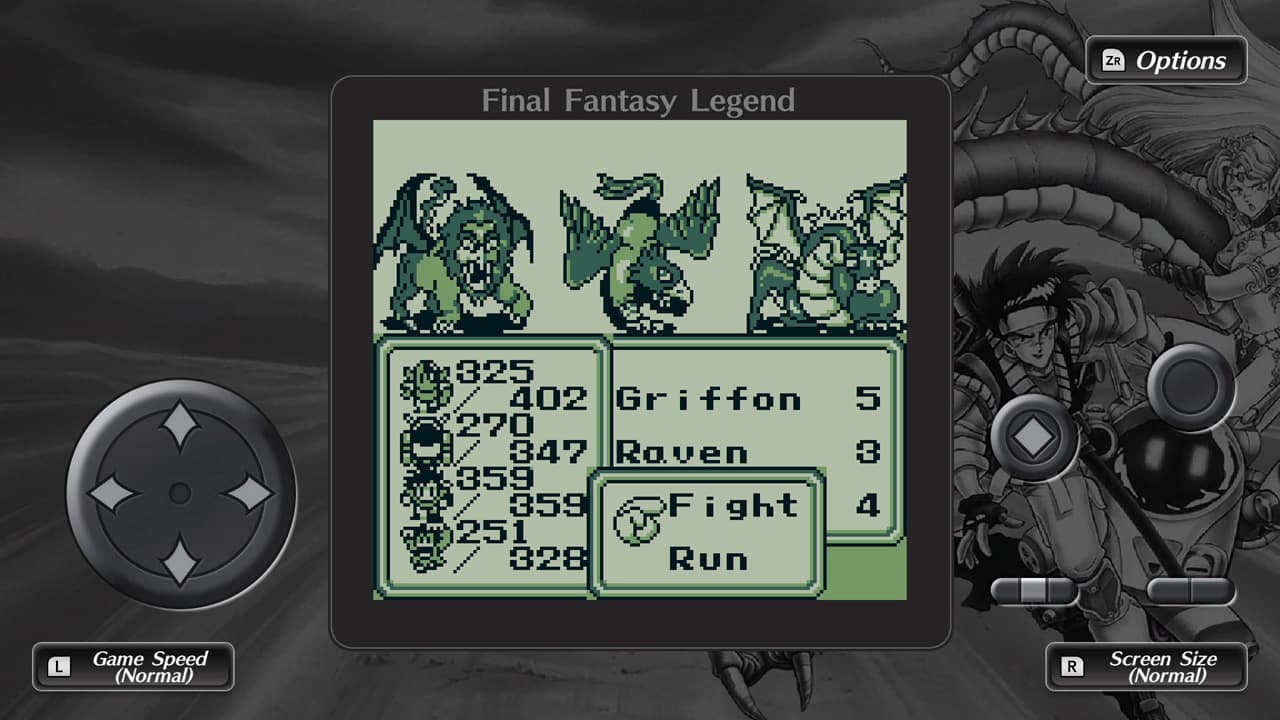Click the winged dragon enemy sprite

828,250
